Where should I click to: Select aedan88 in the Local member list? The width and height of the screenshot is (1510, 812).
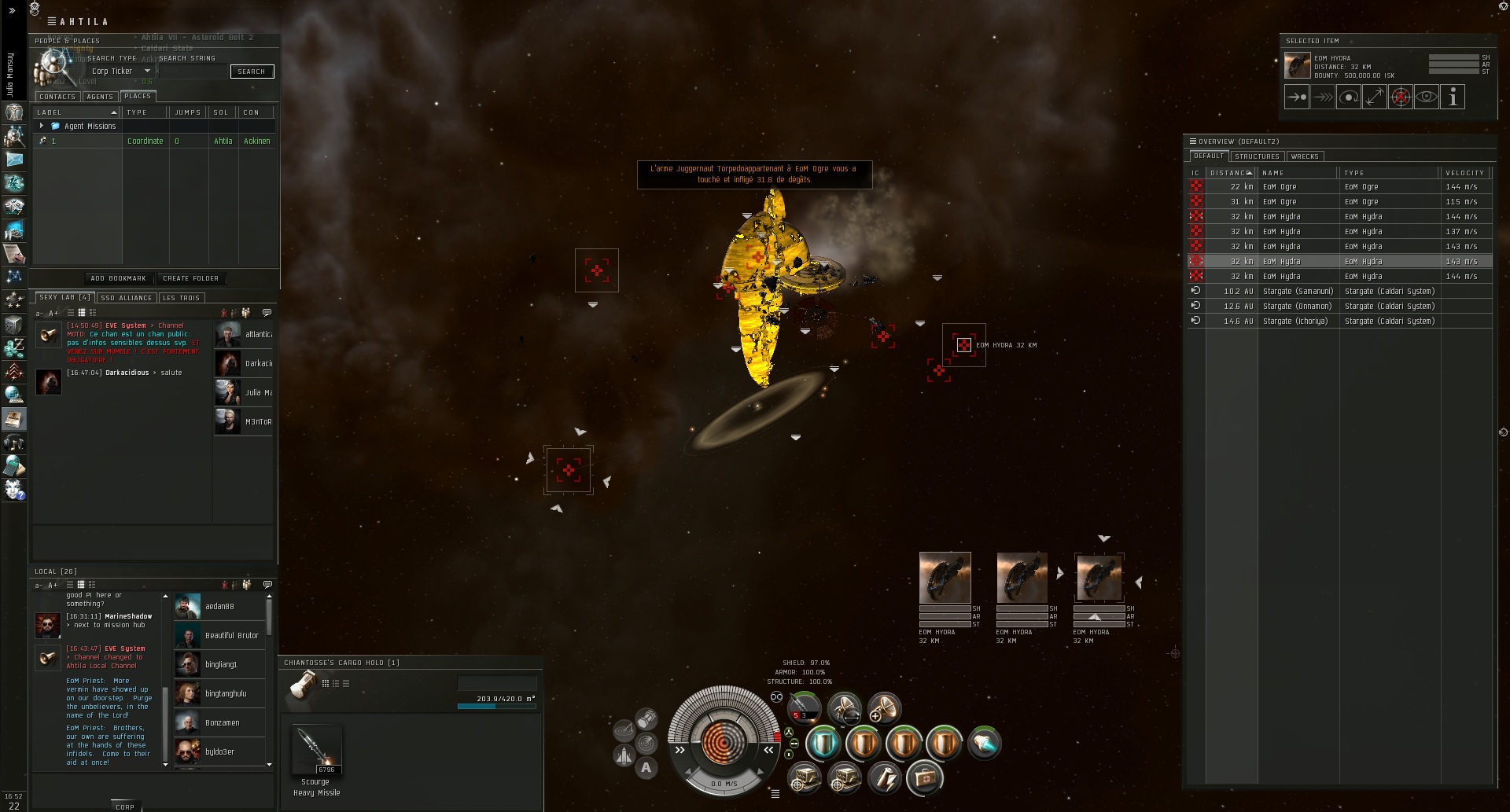(219, 607)
